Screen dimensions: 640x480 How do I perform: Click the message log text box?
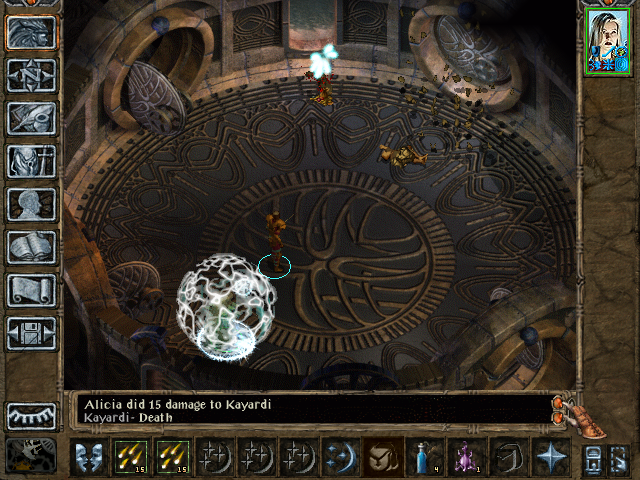click(310, 410)
